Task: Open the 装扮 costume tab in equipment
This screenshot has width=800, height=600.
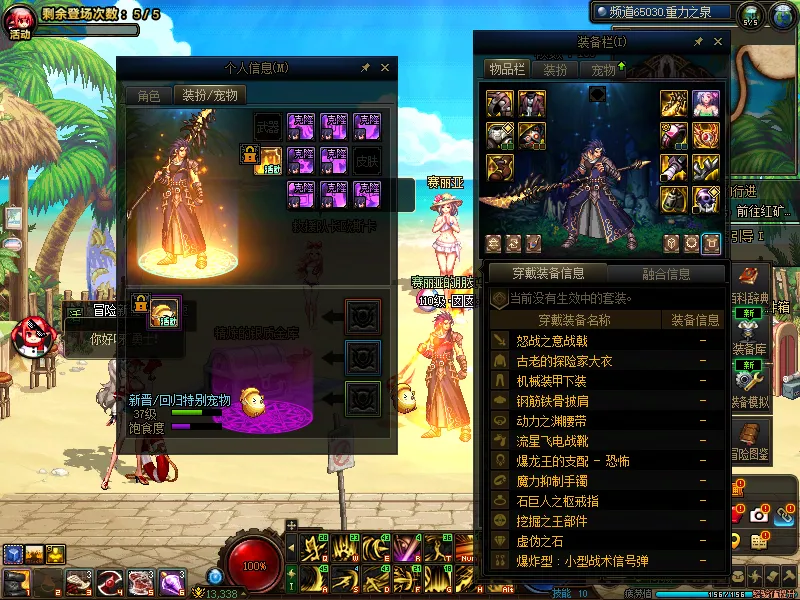Action: point(555,70)
